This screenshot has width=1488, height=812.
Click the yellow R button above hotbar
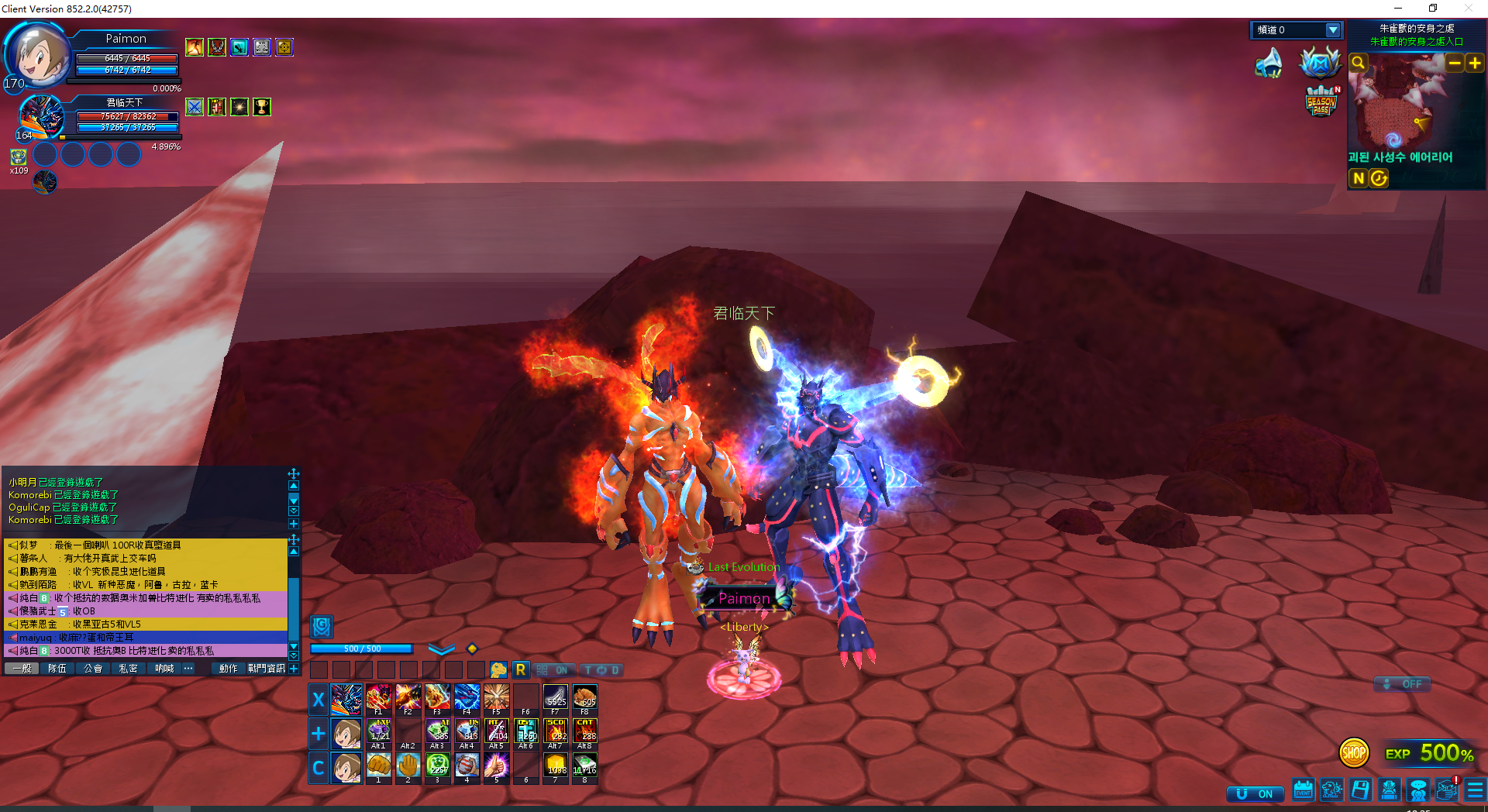[521, 669]
